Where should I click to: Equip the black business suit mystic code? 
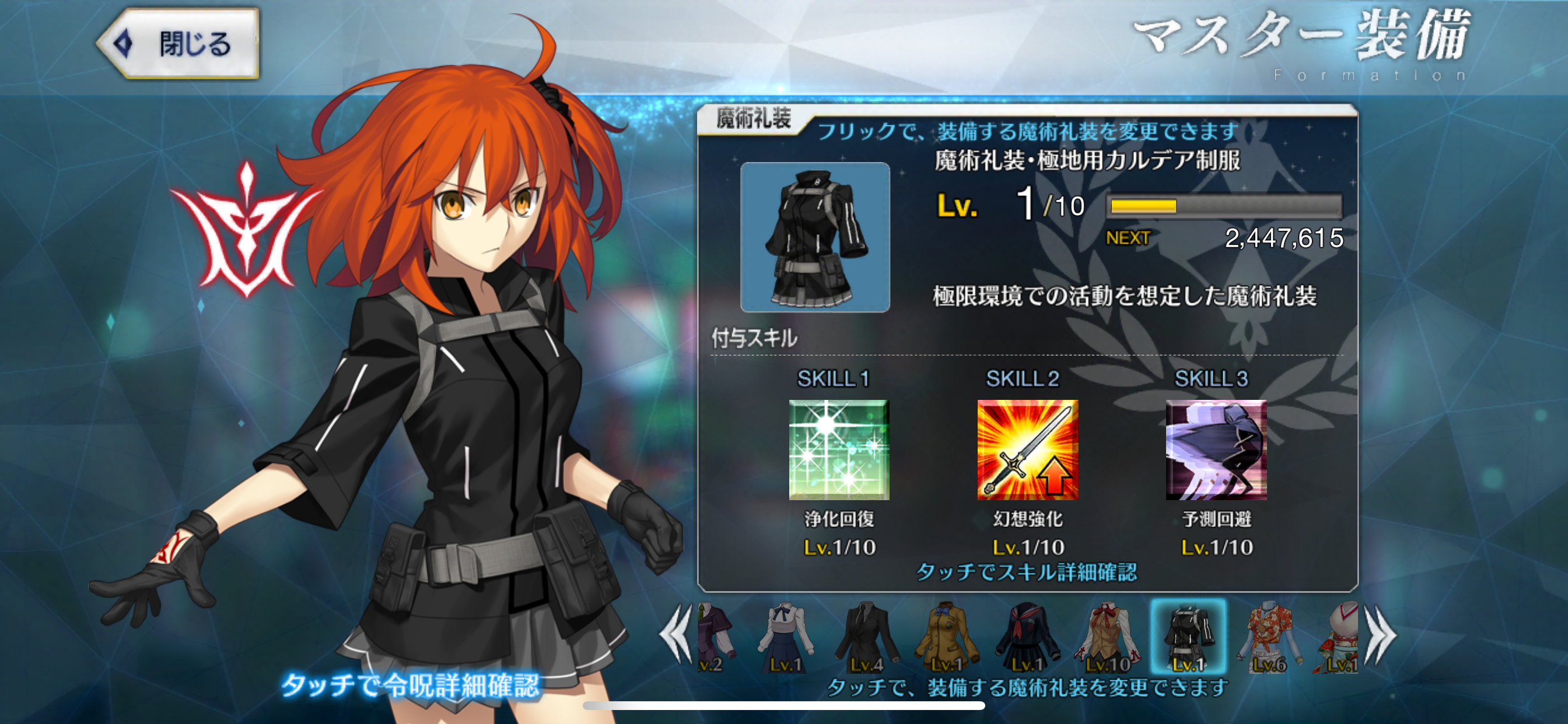[x=867, y=637]
